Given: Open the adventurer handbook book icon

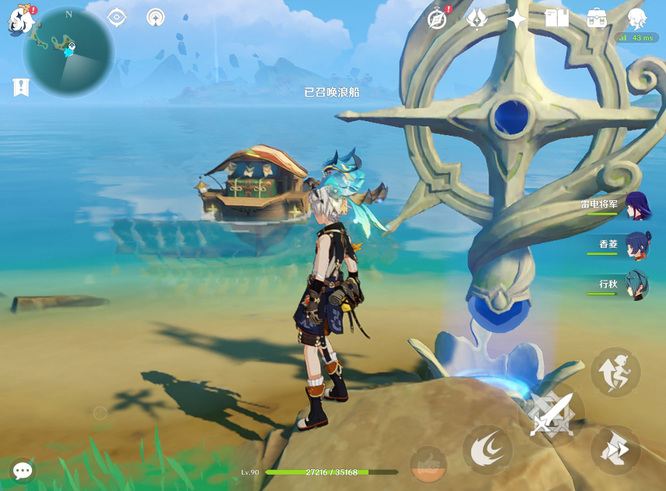Looking at the screenshot, I should click(x=557, y=18).
